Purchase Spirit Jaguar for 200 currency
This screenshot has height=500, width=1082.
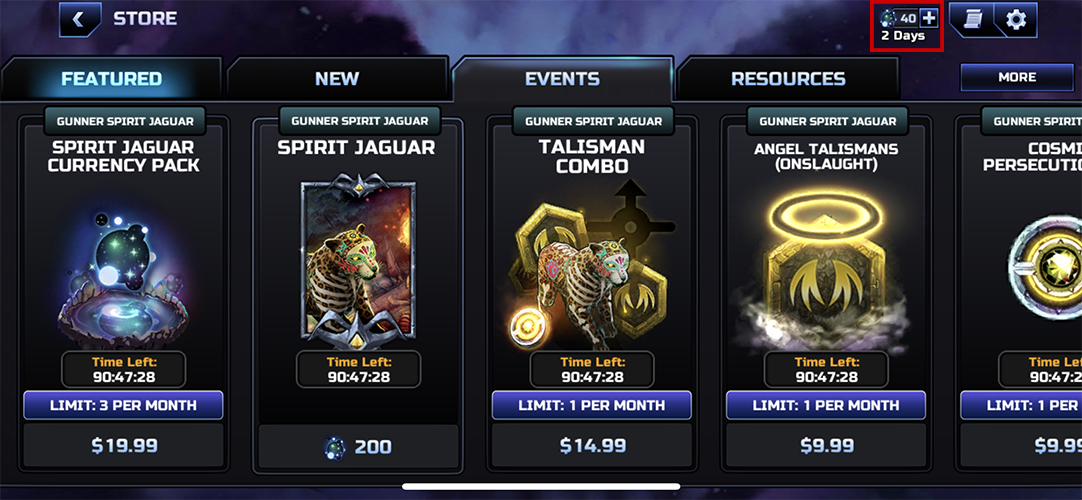pos(358,447)
